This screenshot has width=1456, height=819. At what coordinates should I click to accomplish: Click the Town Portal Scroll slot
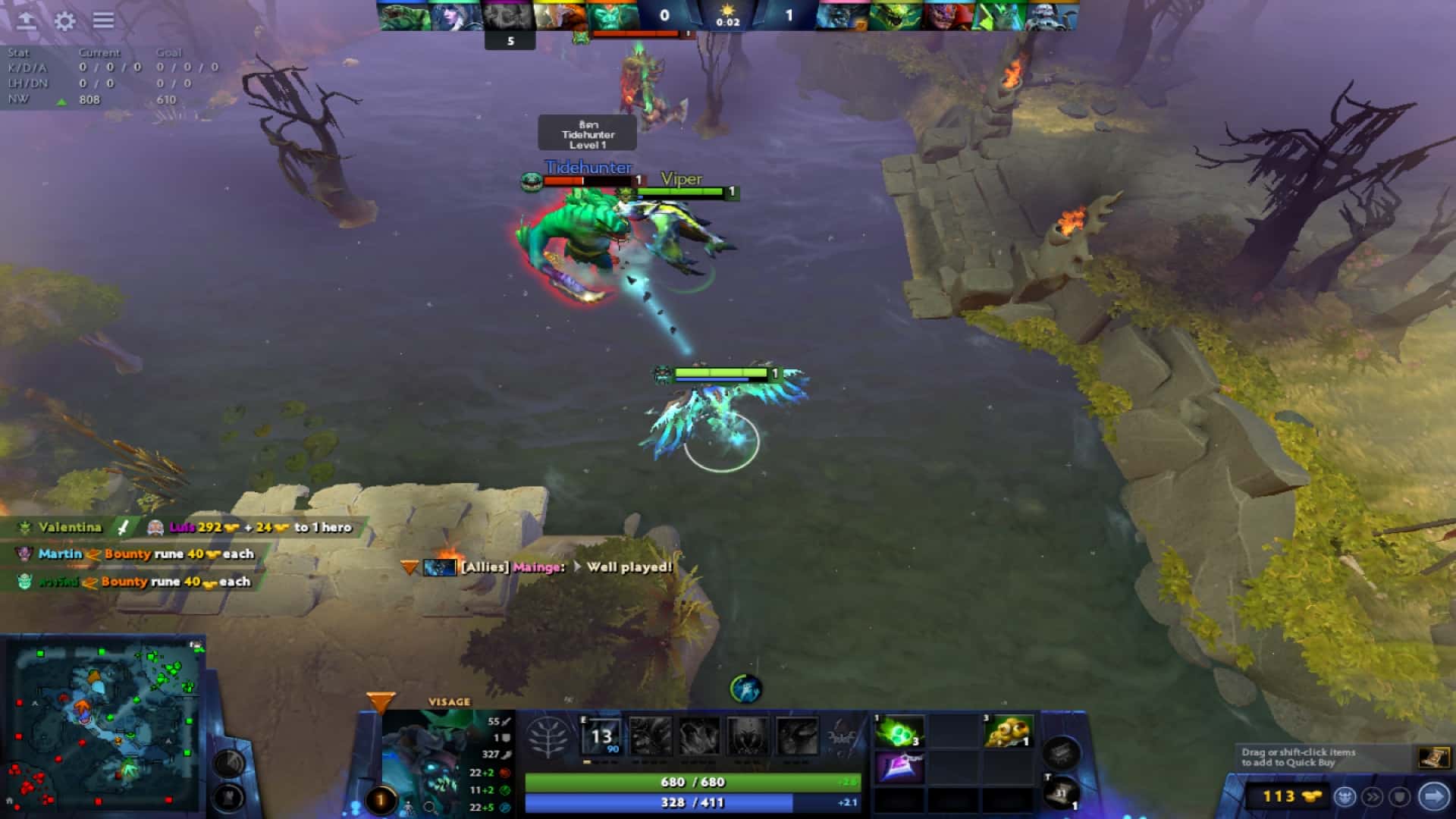coord(1062,792)
